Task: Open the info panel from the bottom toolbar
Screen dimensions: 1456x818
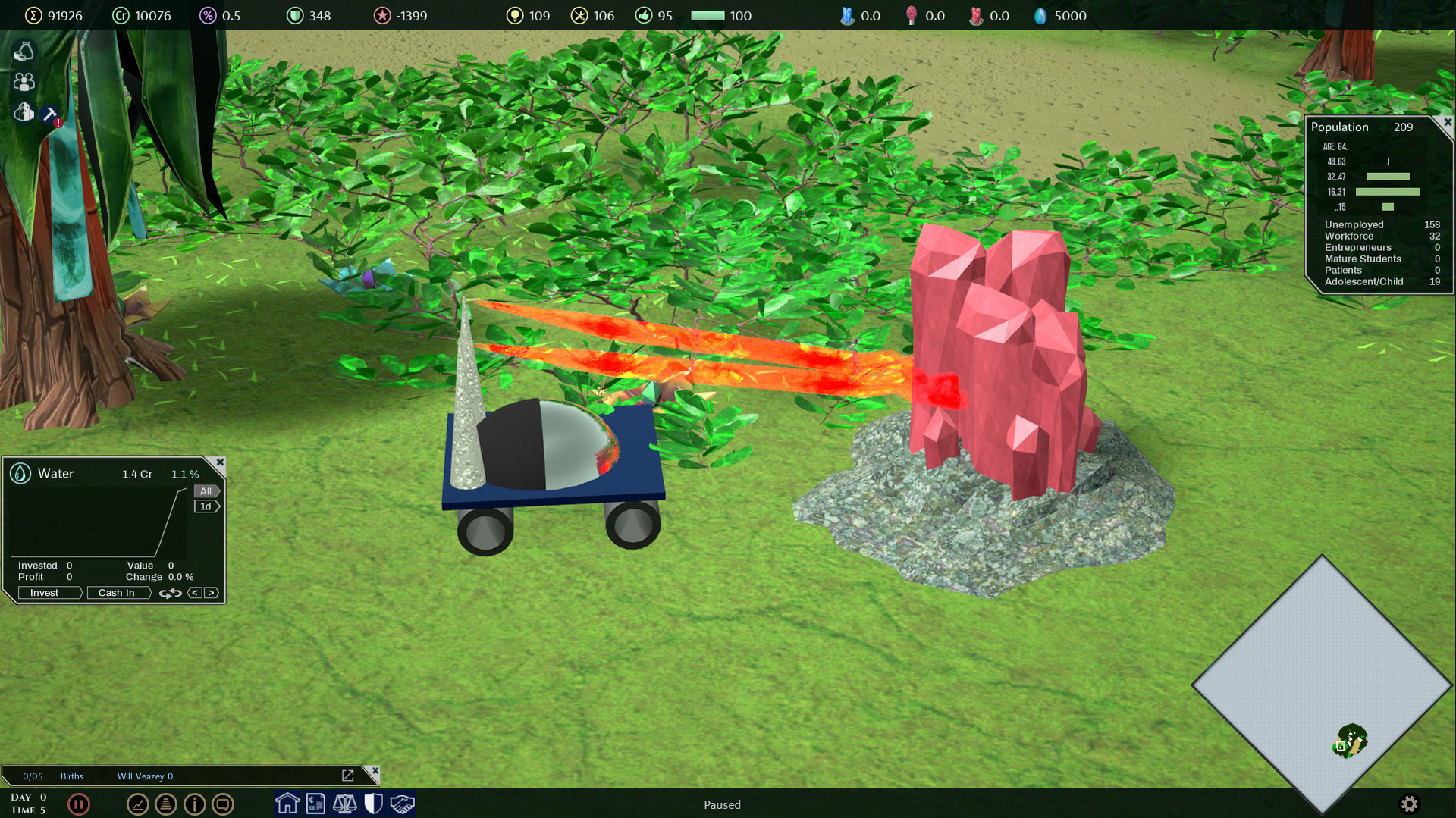Action: pyautogui.click(x=195, y=804)
